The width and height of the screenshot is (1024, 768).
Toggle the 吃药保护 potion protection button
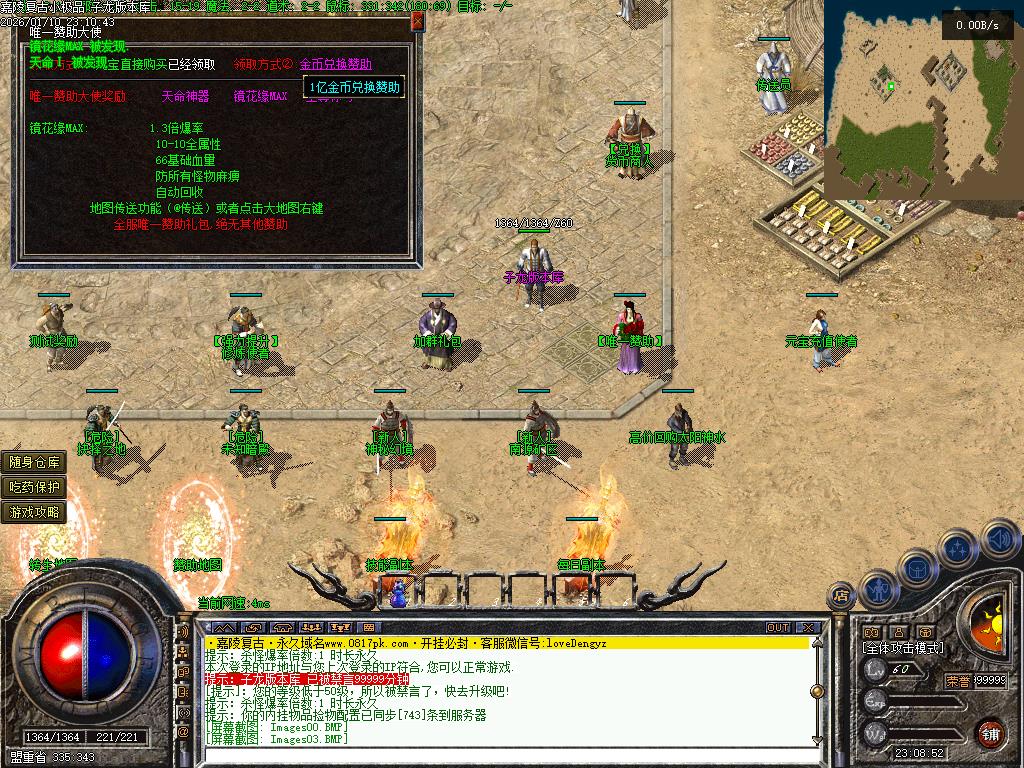click(35, 487)
